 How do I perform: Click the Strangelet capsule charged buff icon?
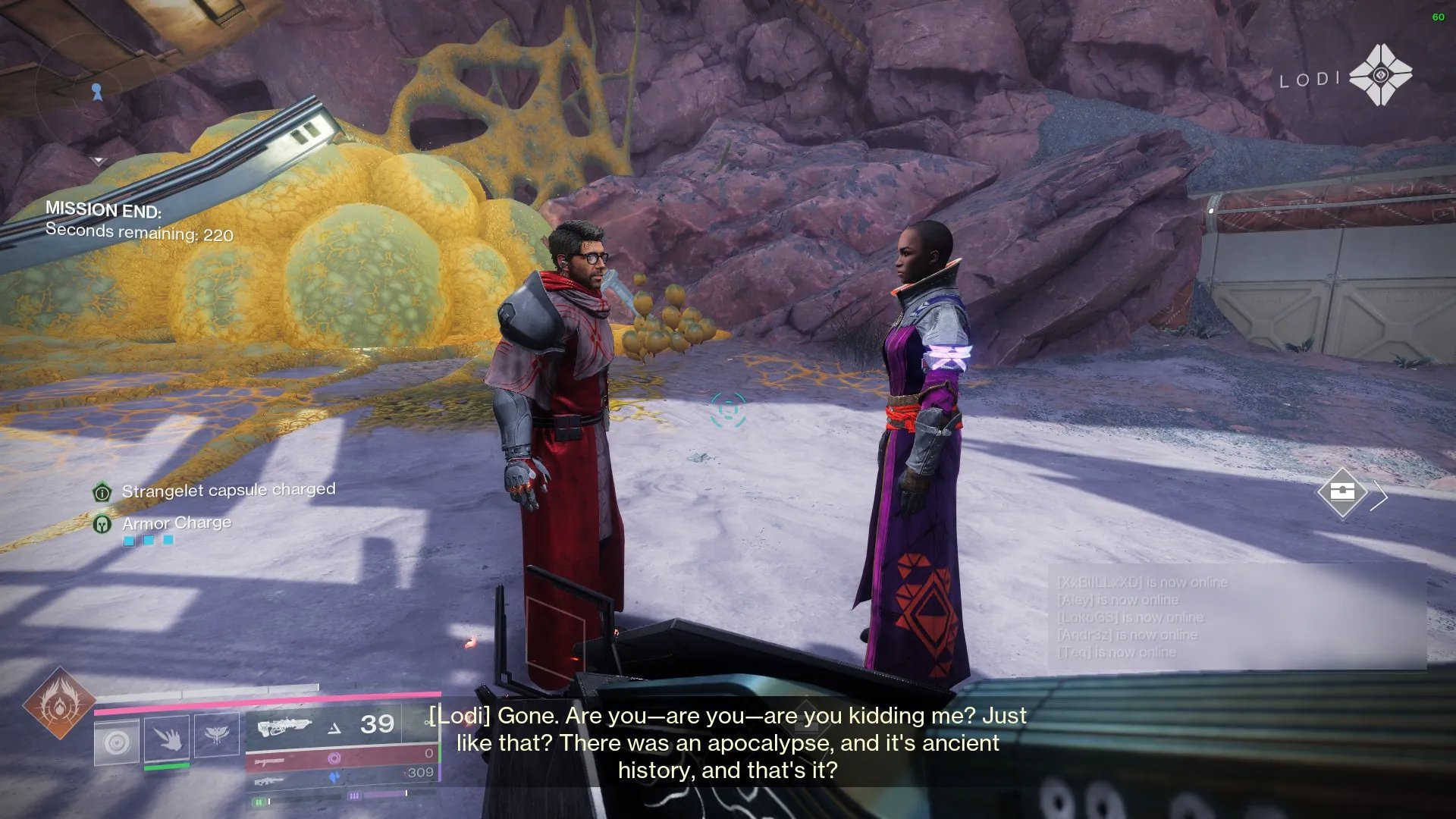[x=102, y=492]
